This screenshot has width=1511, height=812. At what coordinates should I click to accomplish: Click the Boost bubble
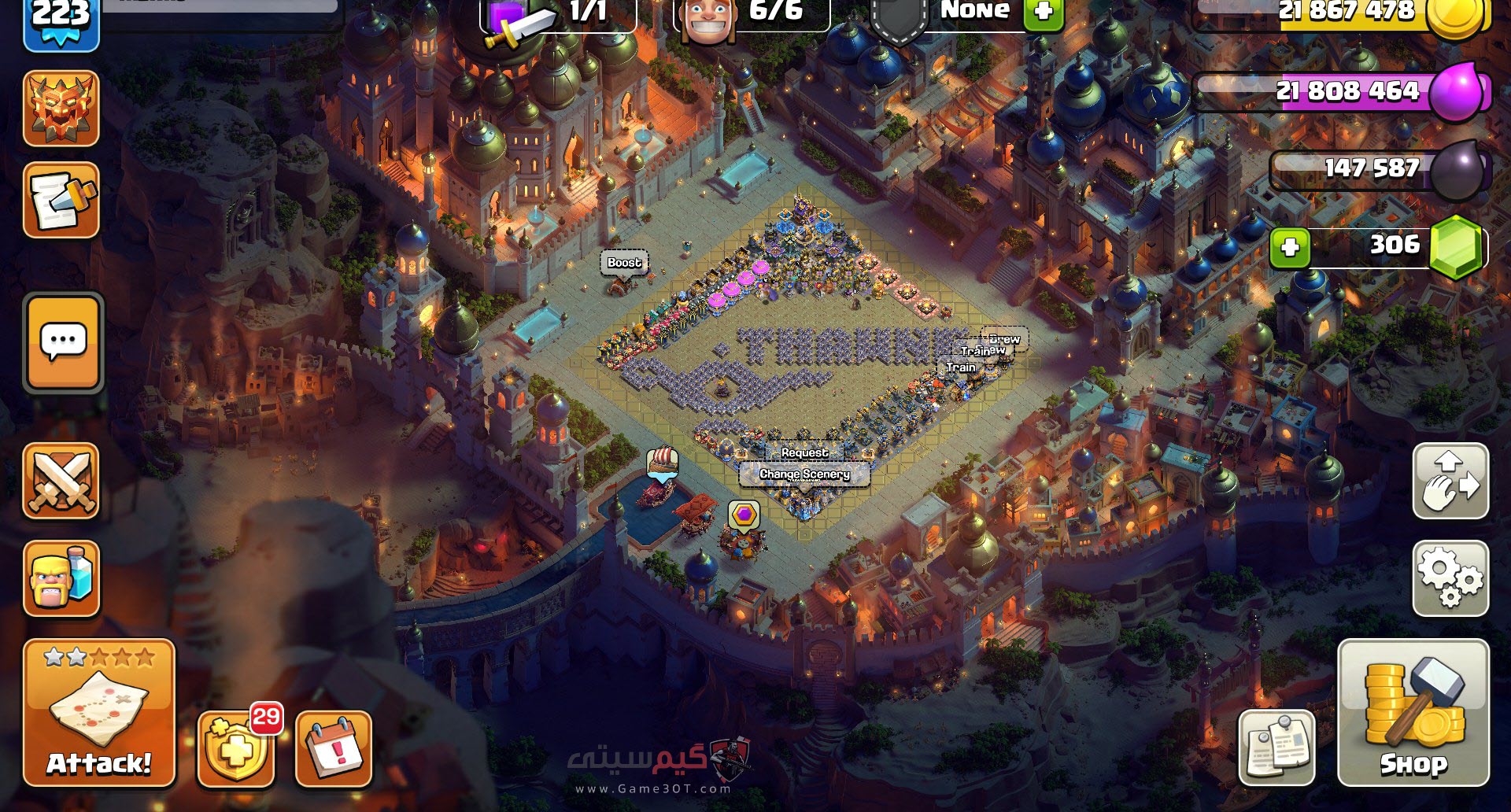(x=624, y=263)
